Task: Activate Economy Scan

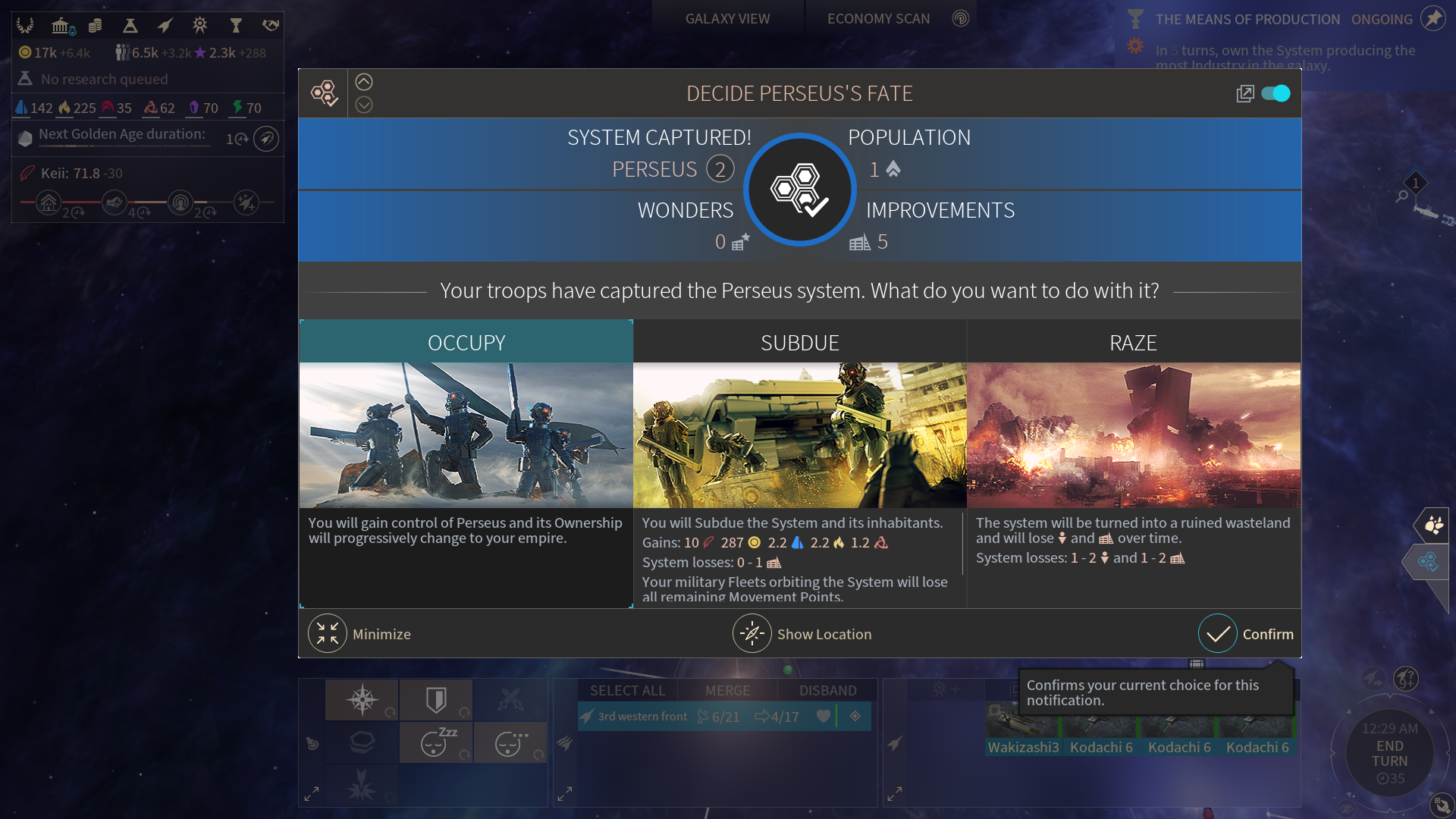Action: [x=878, y=19]
